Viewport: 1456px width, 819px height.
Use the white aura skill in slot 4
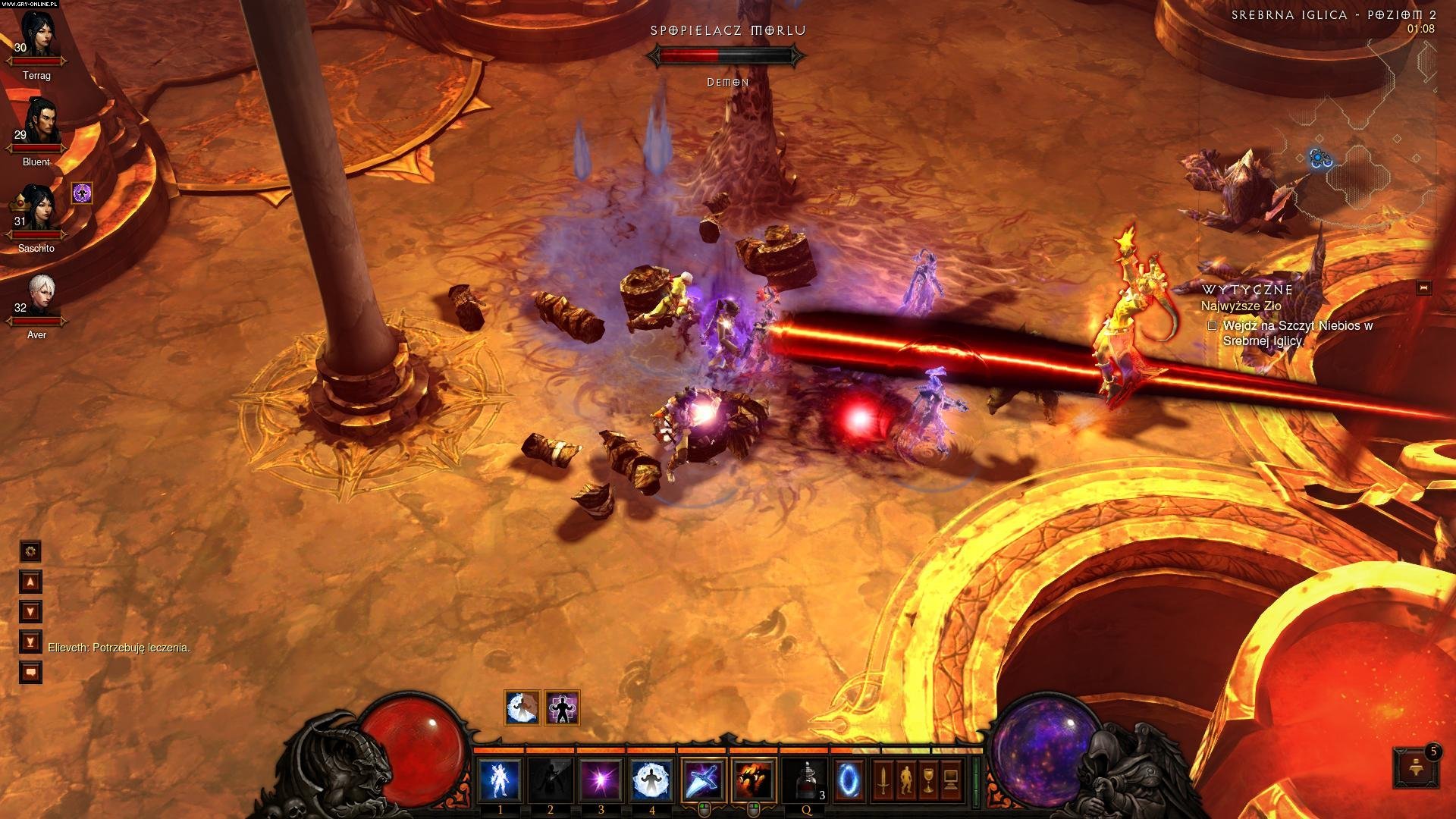652,780
